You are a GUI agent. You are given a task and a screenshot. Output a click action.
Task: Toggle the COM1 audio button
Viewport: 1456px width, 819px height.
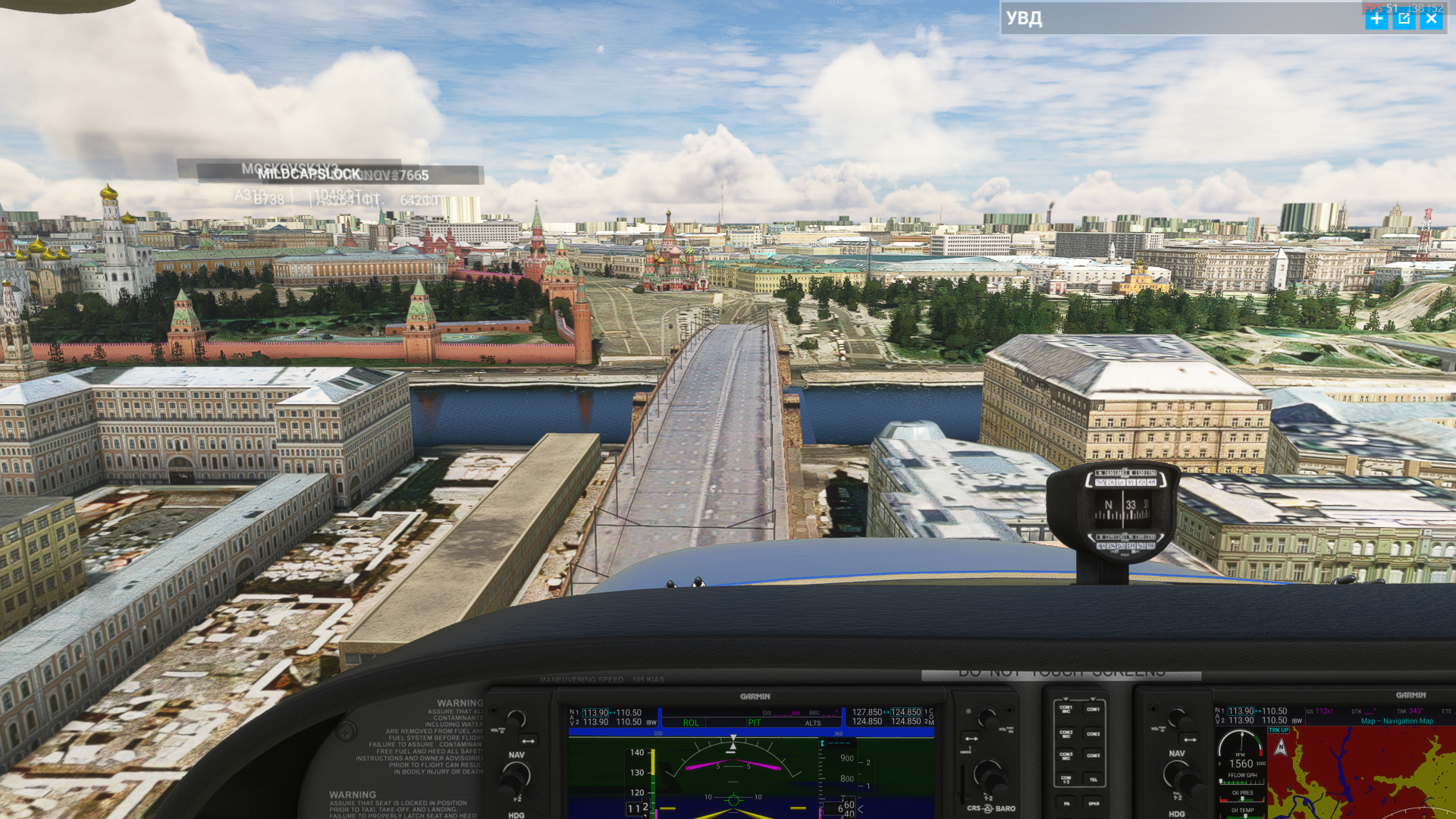pyautogui.click(x=1093, y=709)
